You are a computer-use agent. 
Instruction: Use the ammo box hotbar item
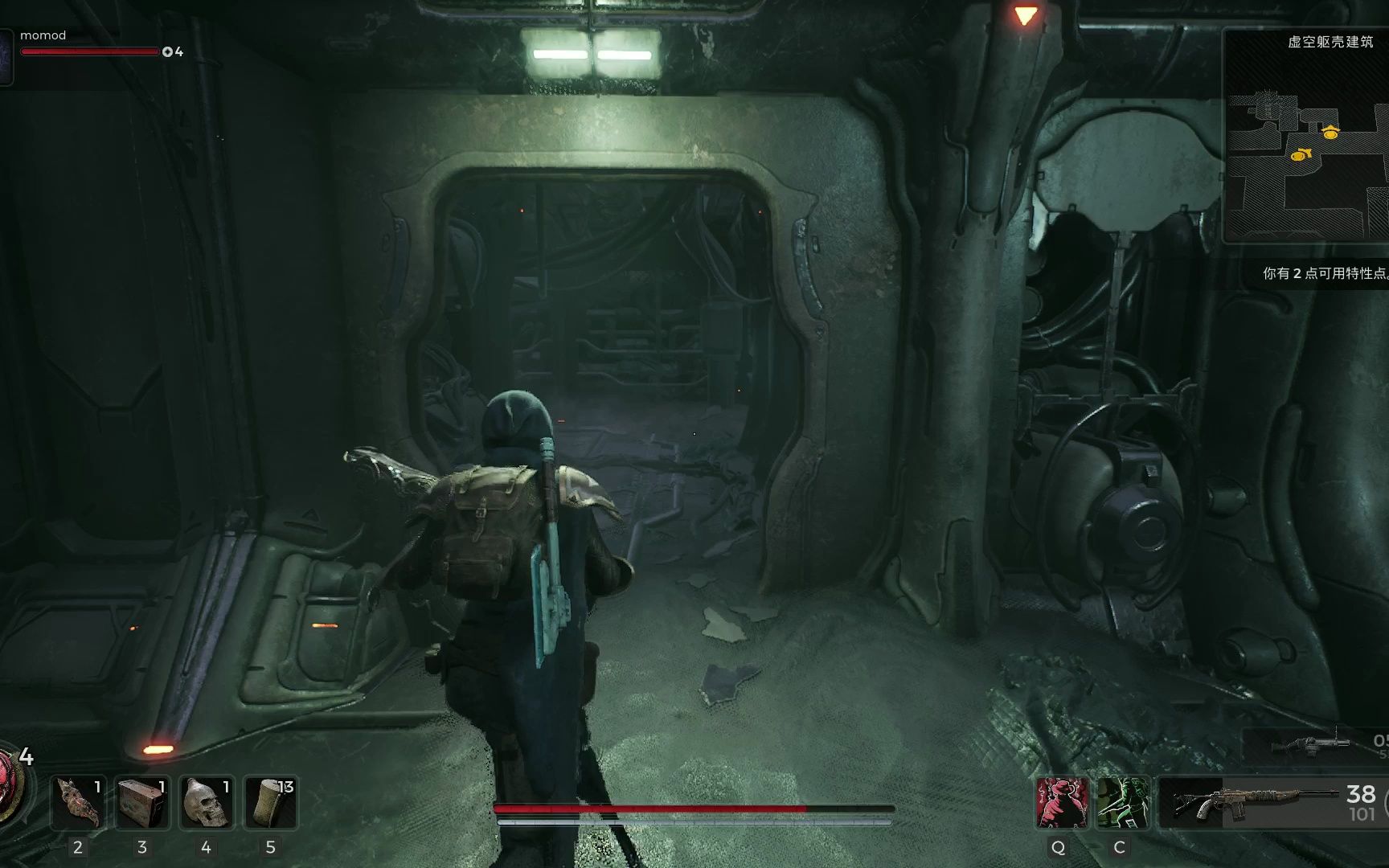pyautogui.click(x=142, y=802)
